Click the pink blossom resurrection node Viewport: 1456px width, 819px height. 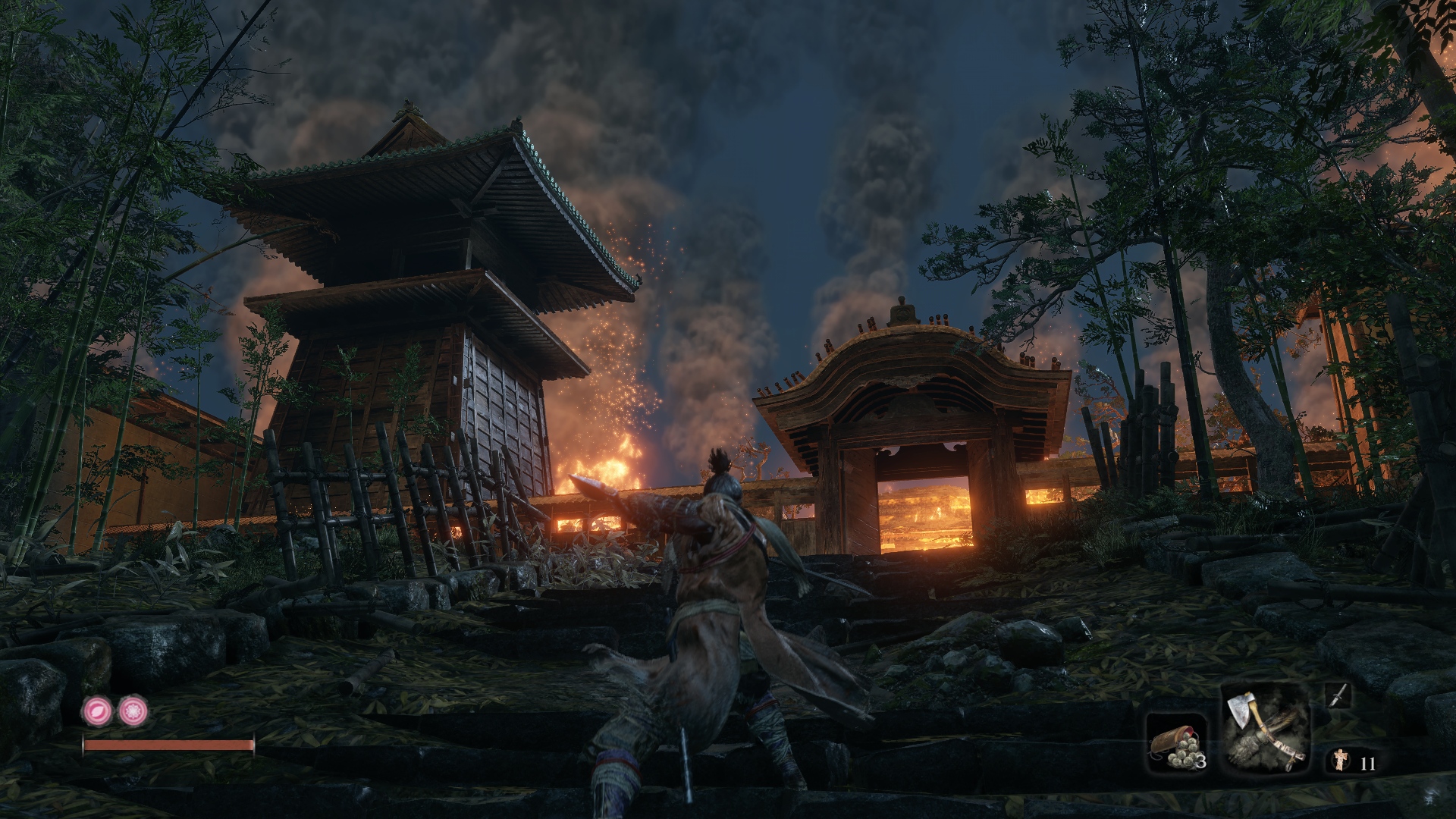(133, 711)
